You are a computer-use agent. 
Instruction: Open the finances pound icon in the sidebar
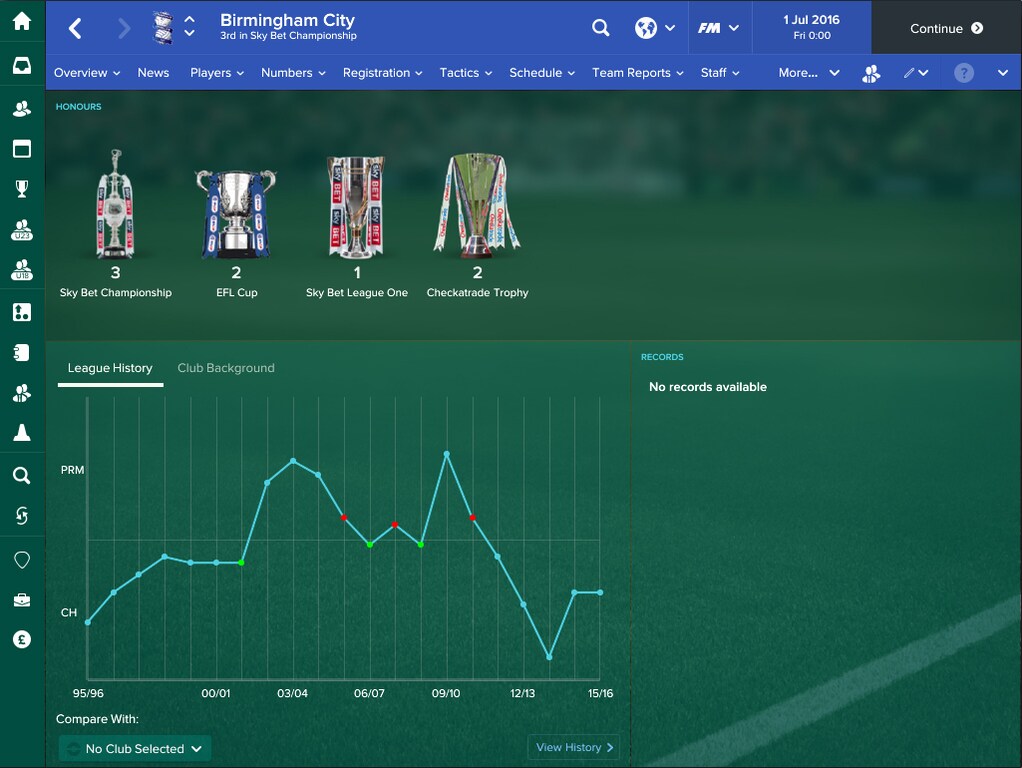coord(22,640)
